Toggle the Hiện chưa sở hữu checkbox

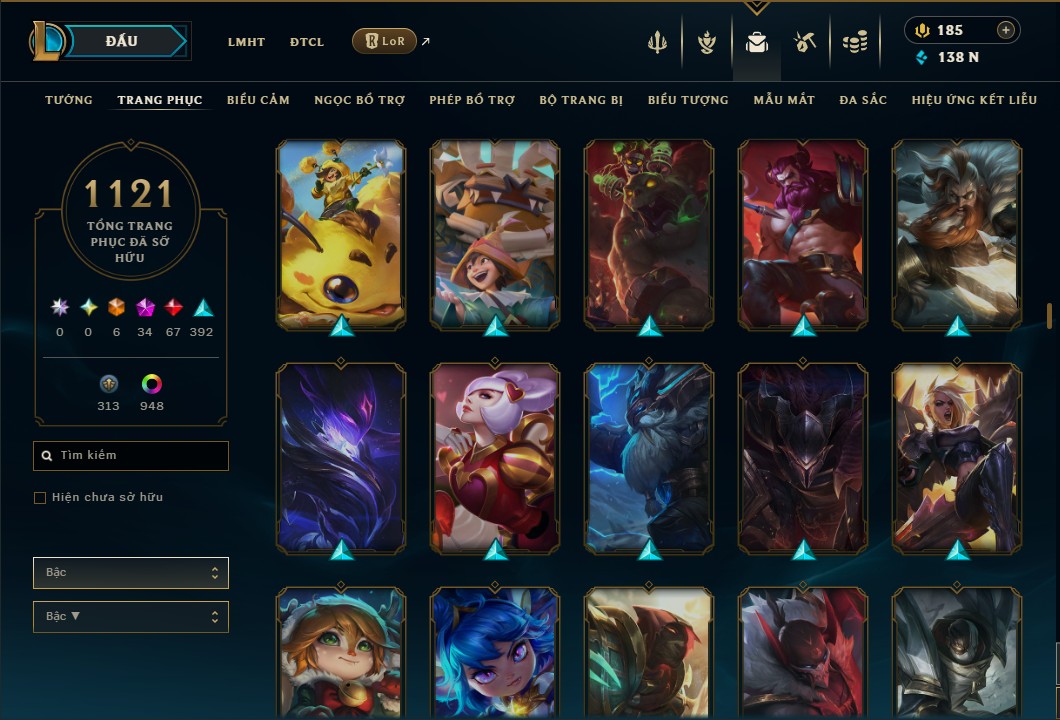point(40,498)
